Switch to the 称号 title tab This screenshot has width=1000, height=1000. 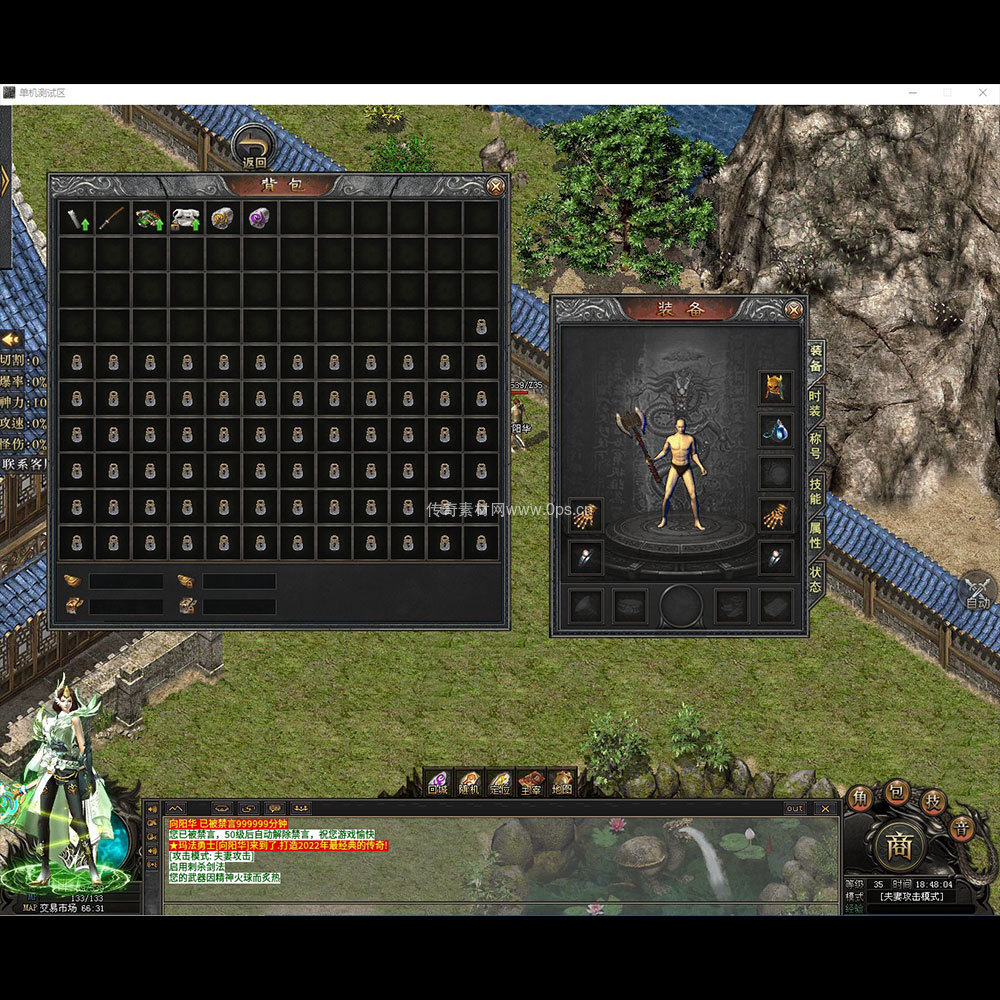(x=816, y=446)
